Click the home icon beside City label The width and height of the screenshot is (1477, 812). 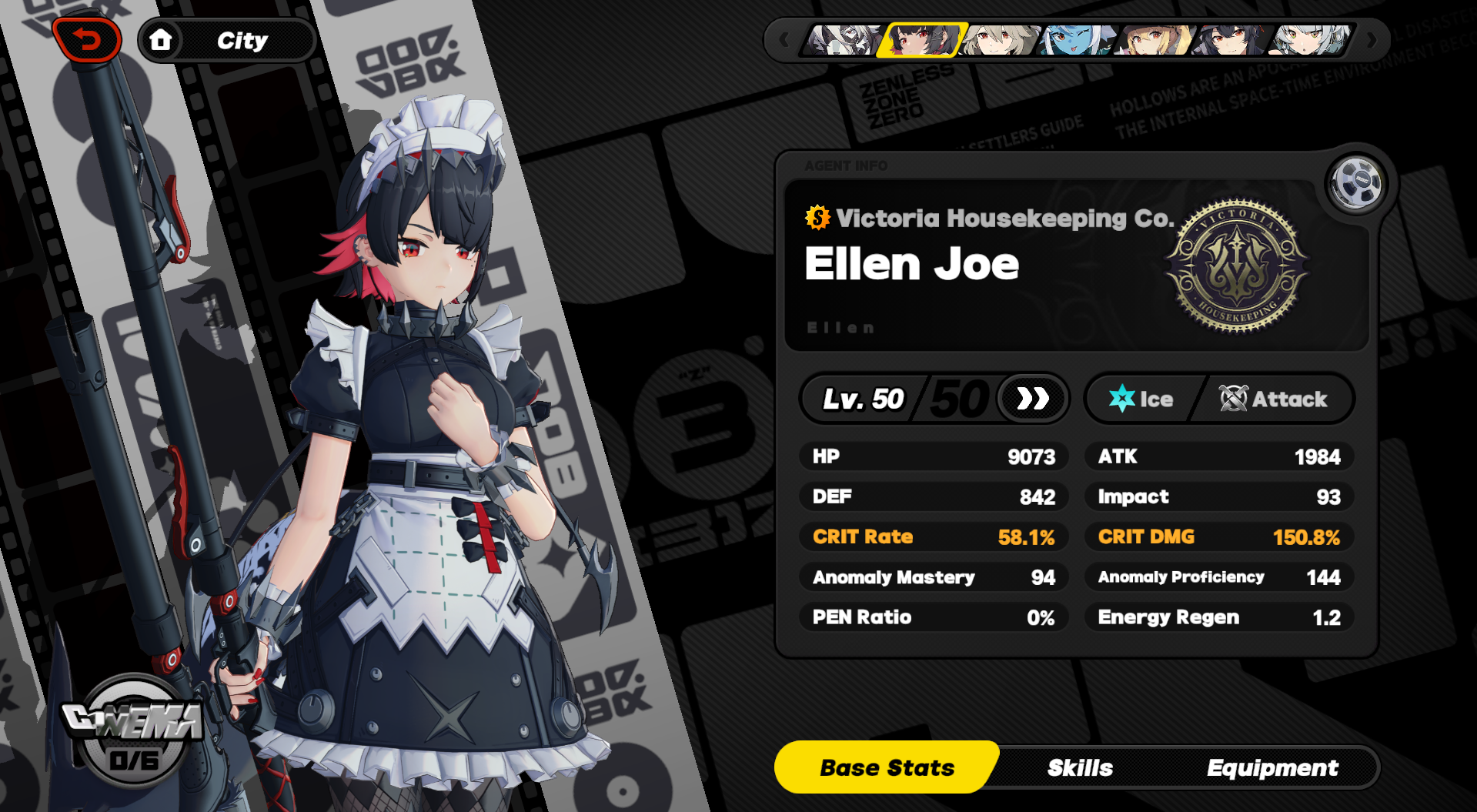coord(162,40)
